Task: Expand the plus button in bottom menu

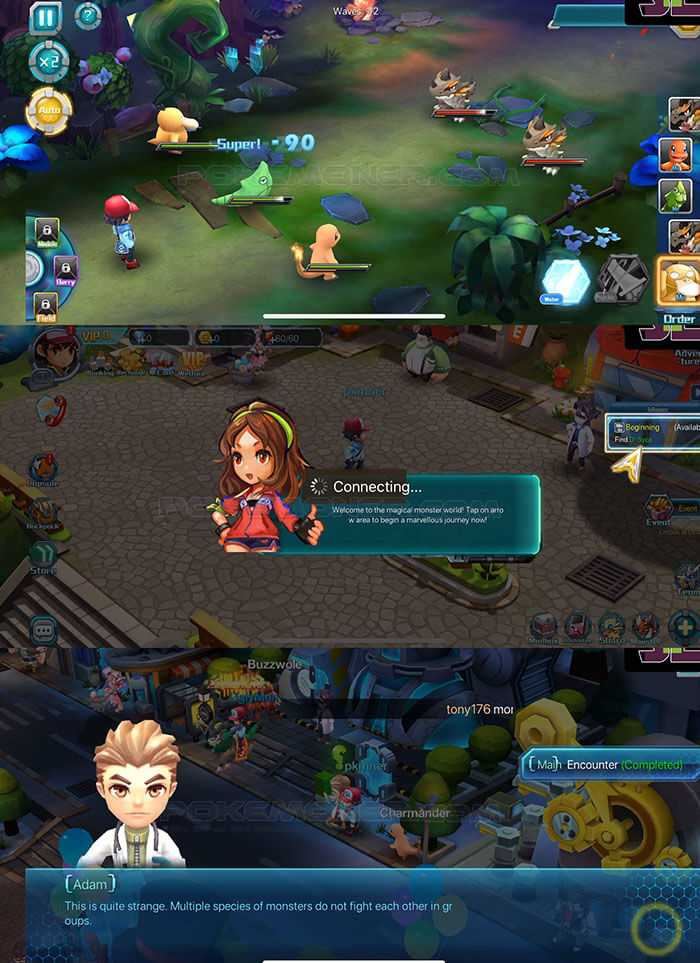Action: [685, 628]
